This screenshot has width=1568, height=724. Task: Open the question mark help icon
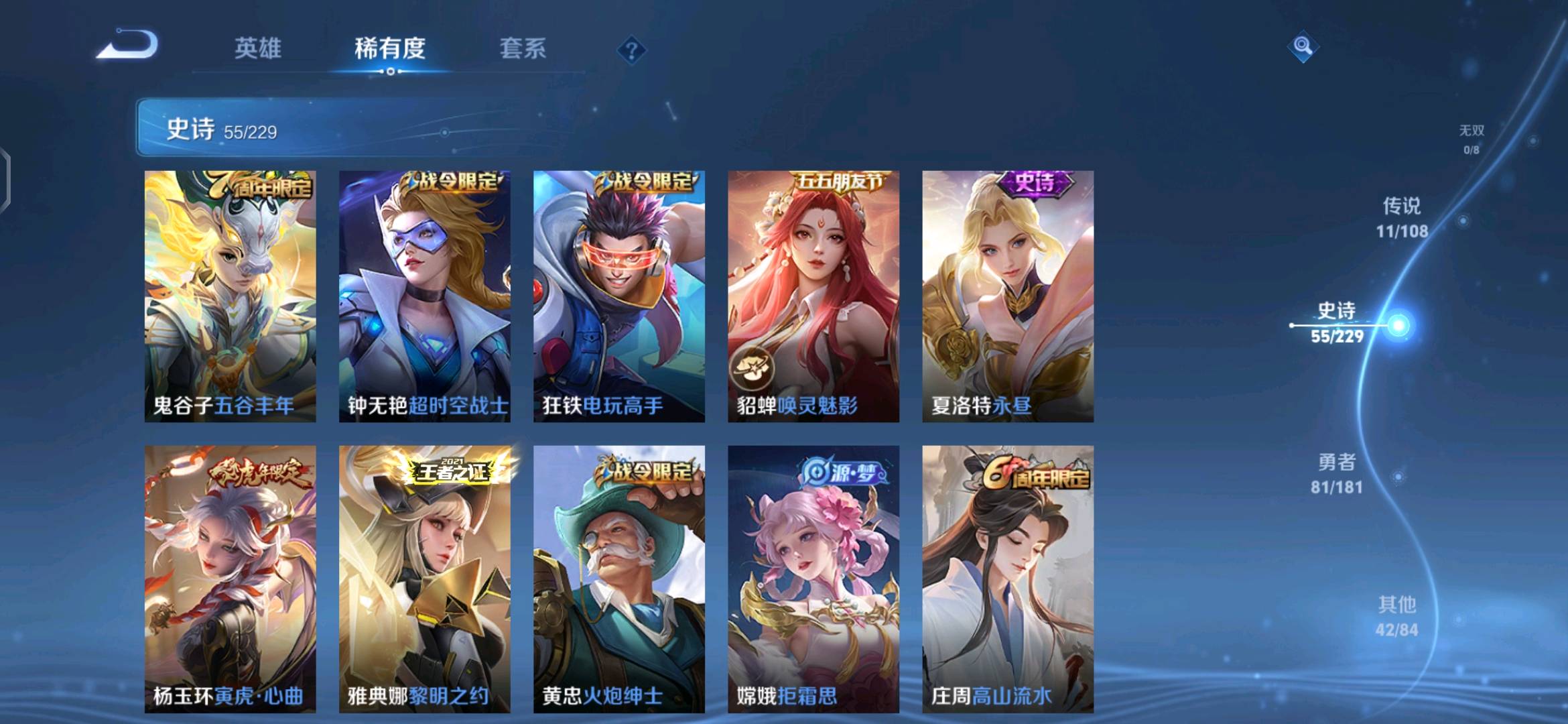[x=631, y=50]
